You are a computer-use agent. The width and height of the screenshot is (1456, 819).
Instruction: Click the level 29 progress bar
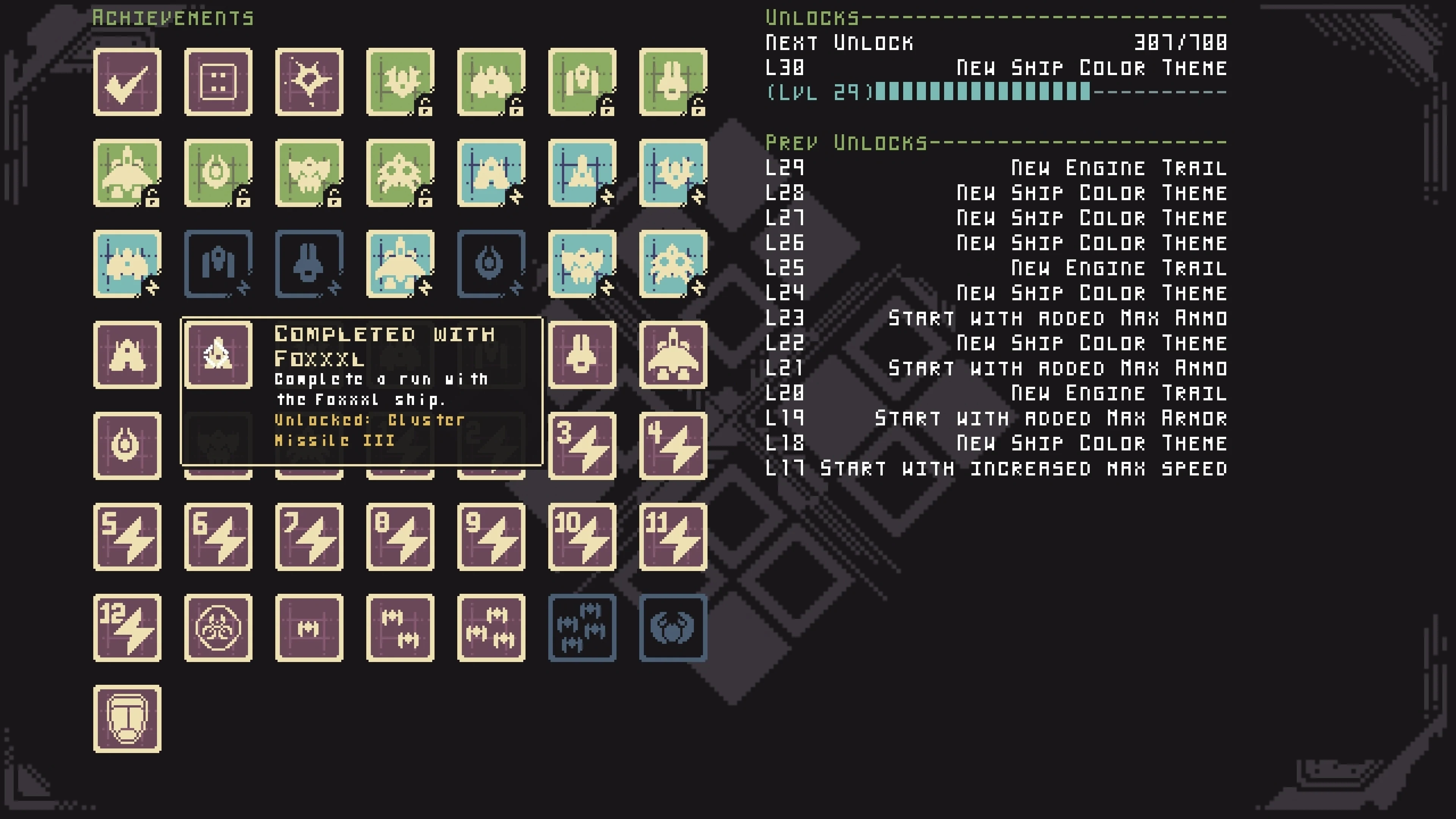point(984,92)
